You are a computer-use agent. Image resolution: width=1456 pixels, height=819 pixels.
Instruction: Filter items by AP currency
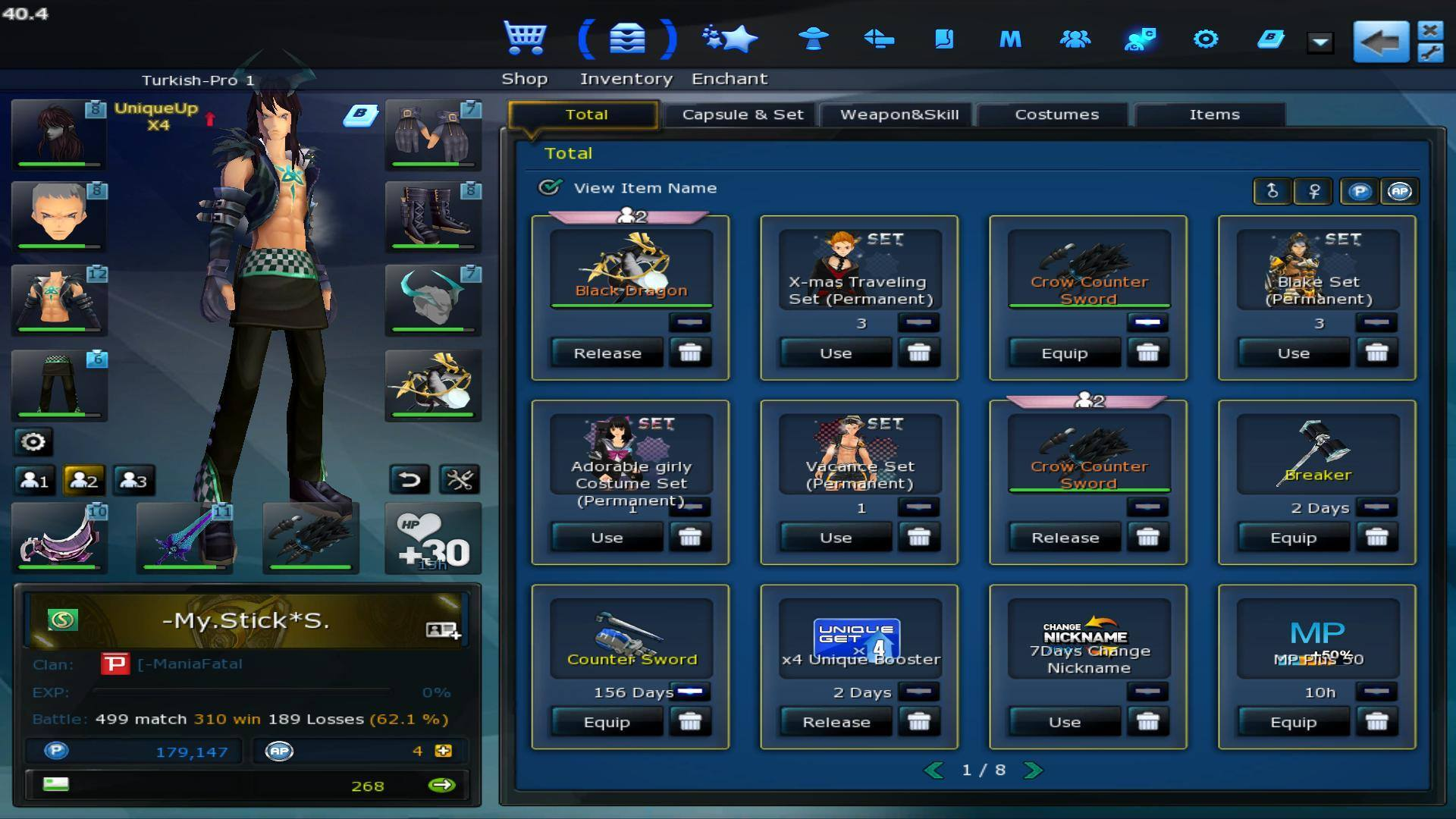click(1400, 191)
